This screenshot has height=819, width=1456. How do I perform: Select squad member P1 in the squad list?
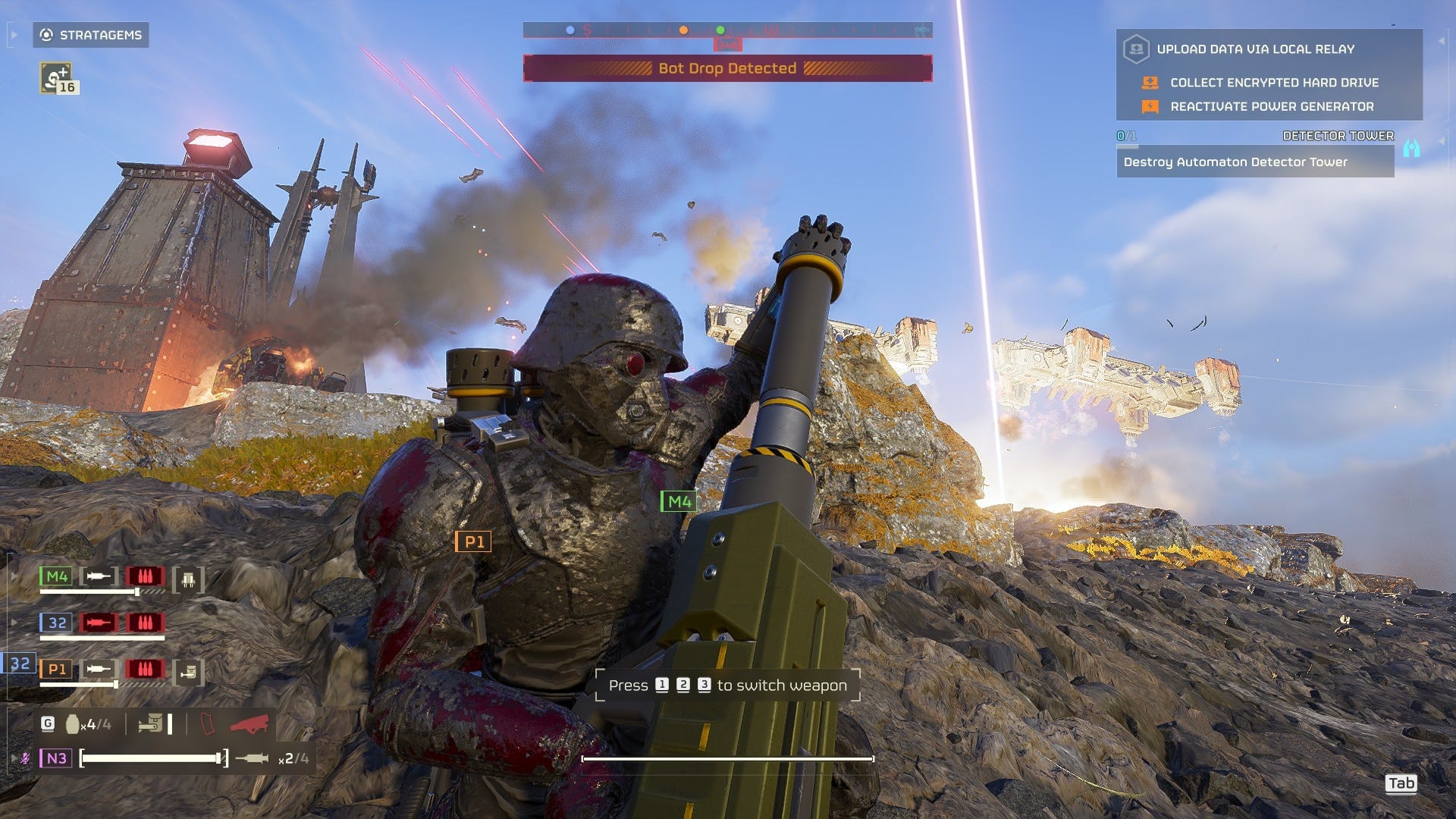(x=56, y=669)
